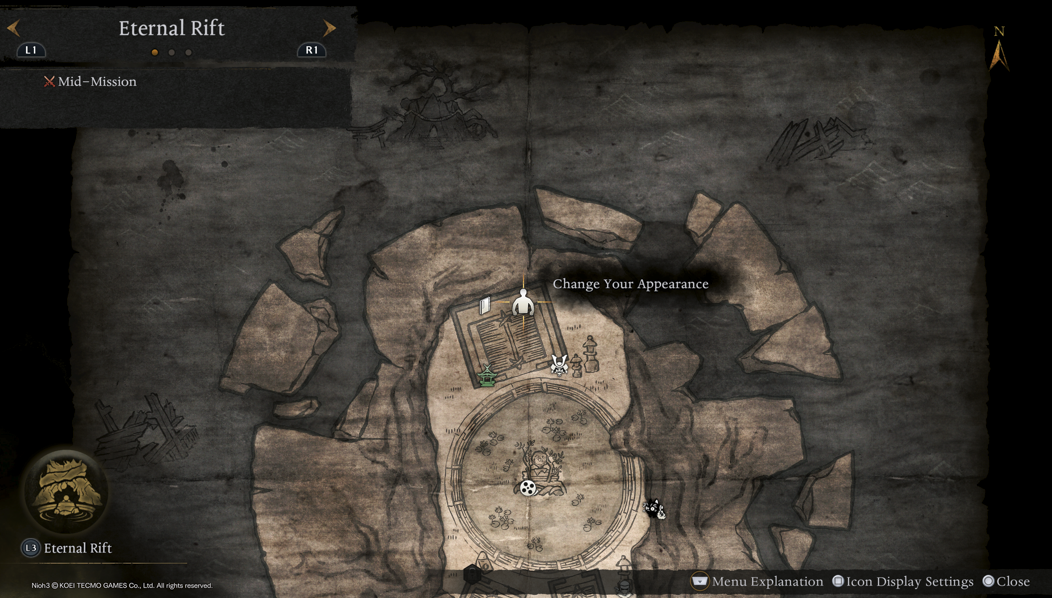
Task: Go to the next map with right arrow
Action: click(x=329, y=28)
